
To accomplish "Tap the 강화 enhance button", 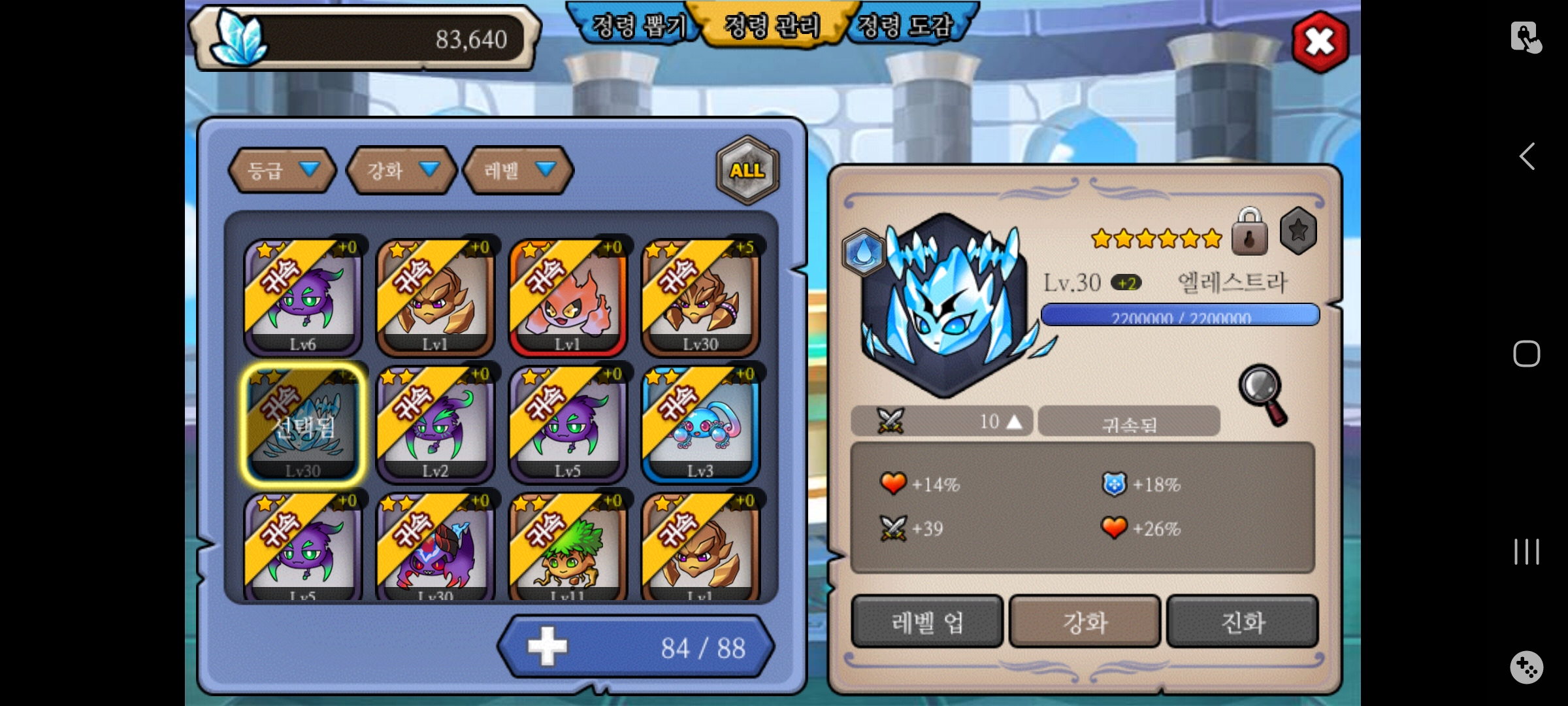I will 1085,622.
